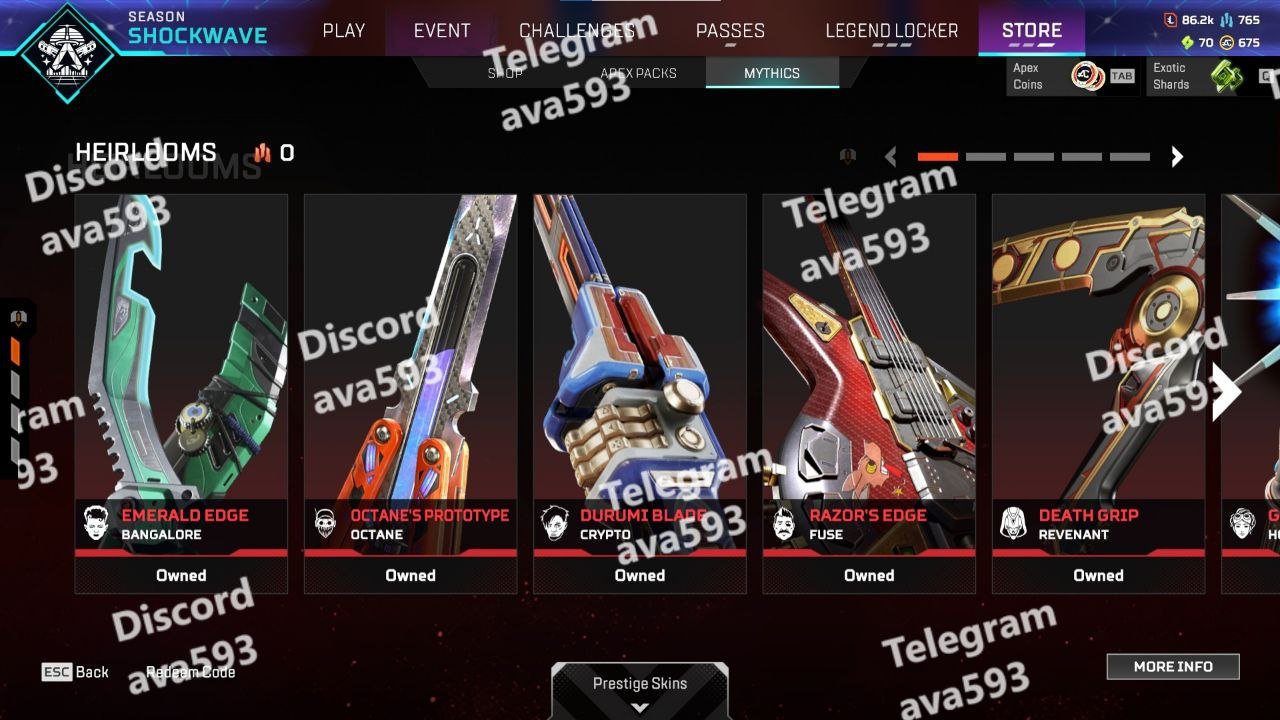
Task: Go to the Challenges tab
Action: pos(577,31)
